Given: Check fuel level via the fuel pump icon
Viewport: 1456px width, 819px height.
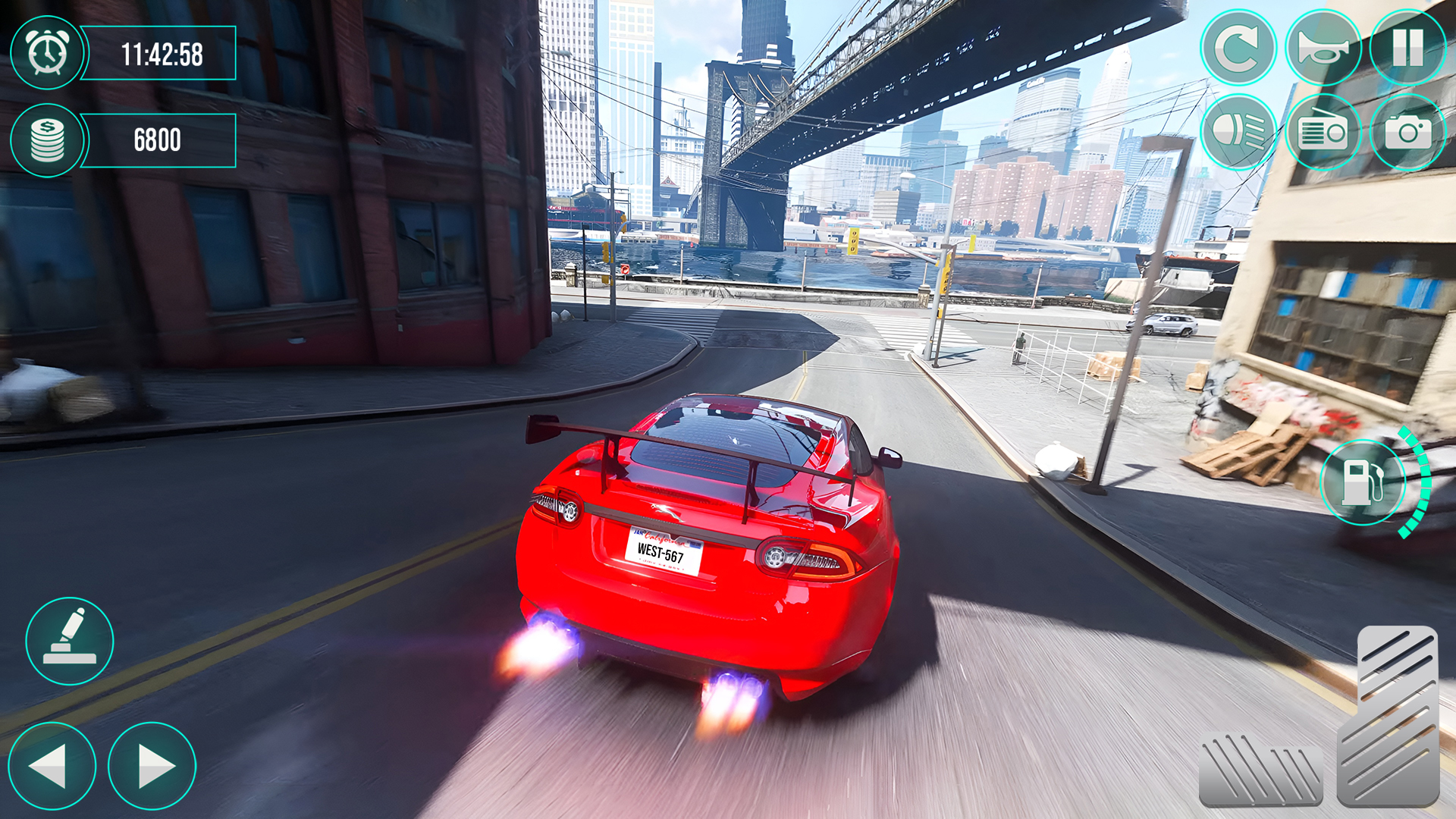Looking at the screenshot, I should pos(1361,483).
